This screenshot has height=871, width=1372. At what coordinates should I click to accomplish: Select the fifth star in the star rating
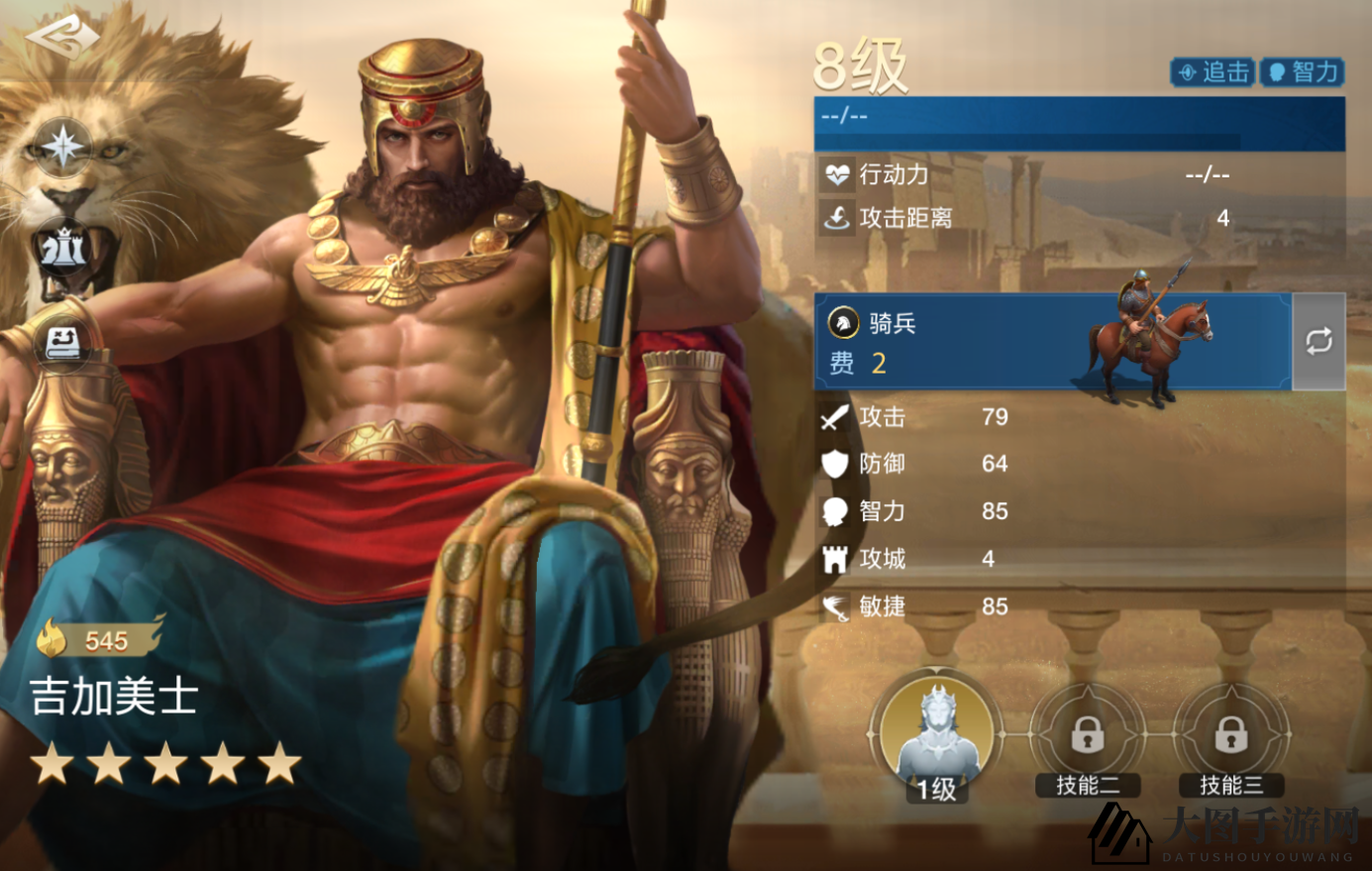pos(277,762)
